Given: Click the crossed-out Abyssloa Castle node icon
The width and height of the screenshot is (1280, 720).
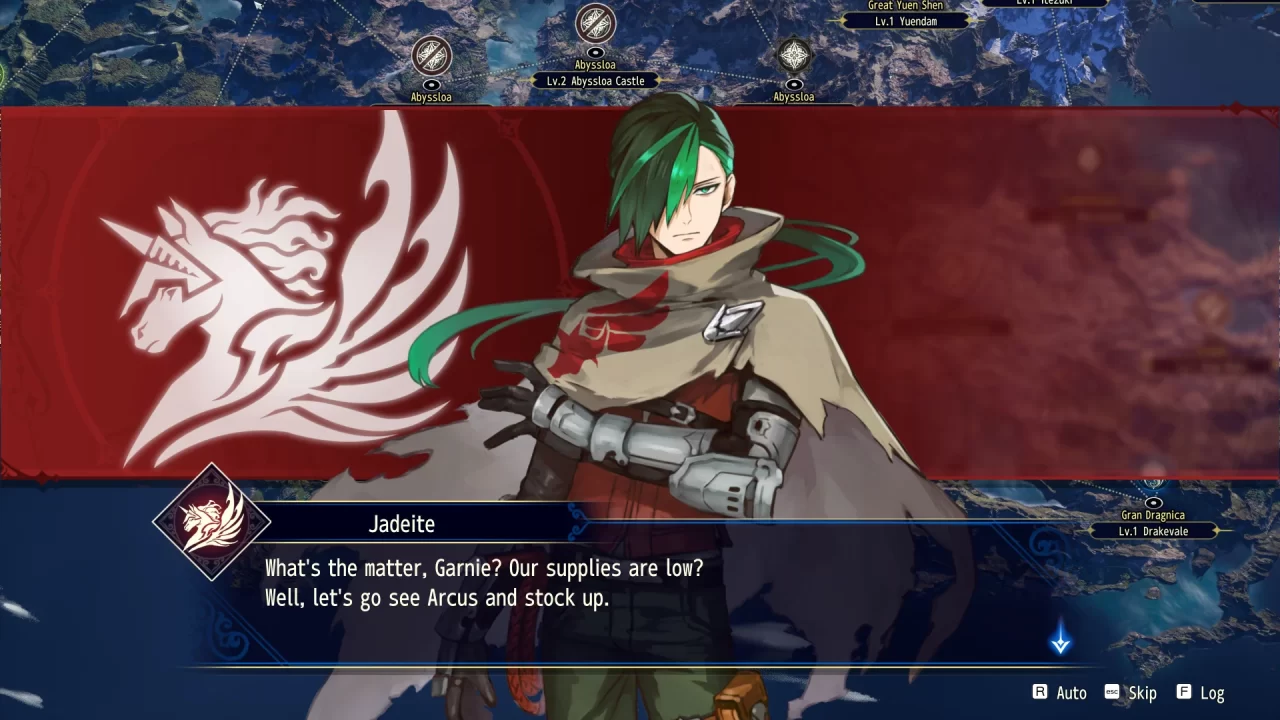Looking at the screenshot, I should click(595, 22).
